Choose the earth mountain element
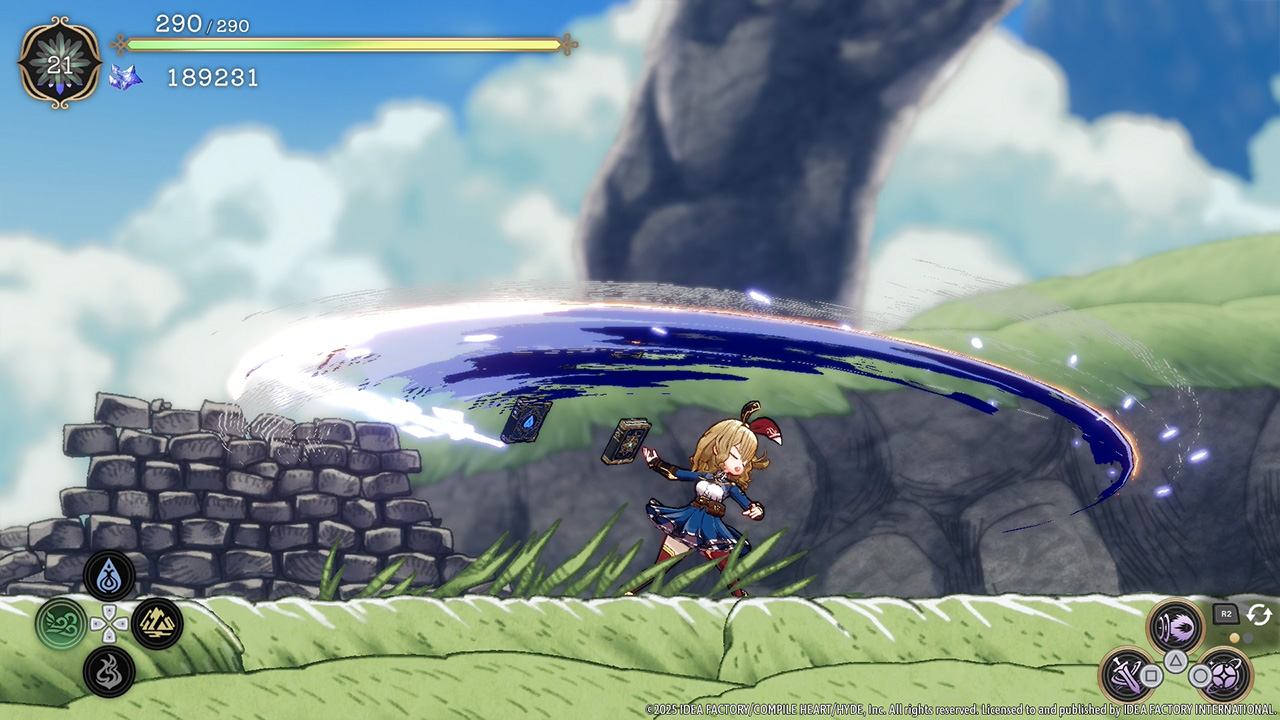The image size is (1280, 720). [157, 624]
